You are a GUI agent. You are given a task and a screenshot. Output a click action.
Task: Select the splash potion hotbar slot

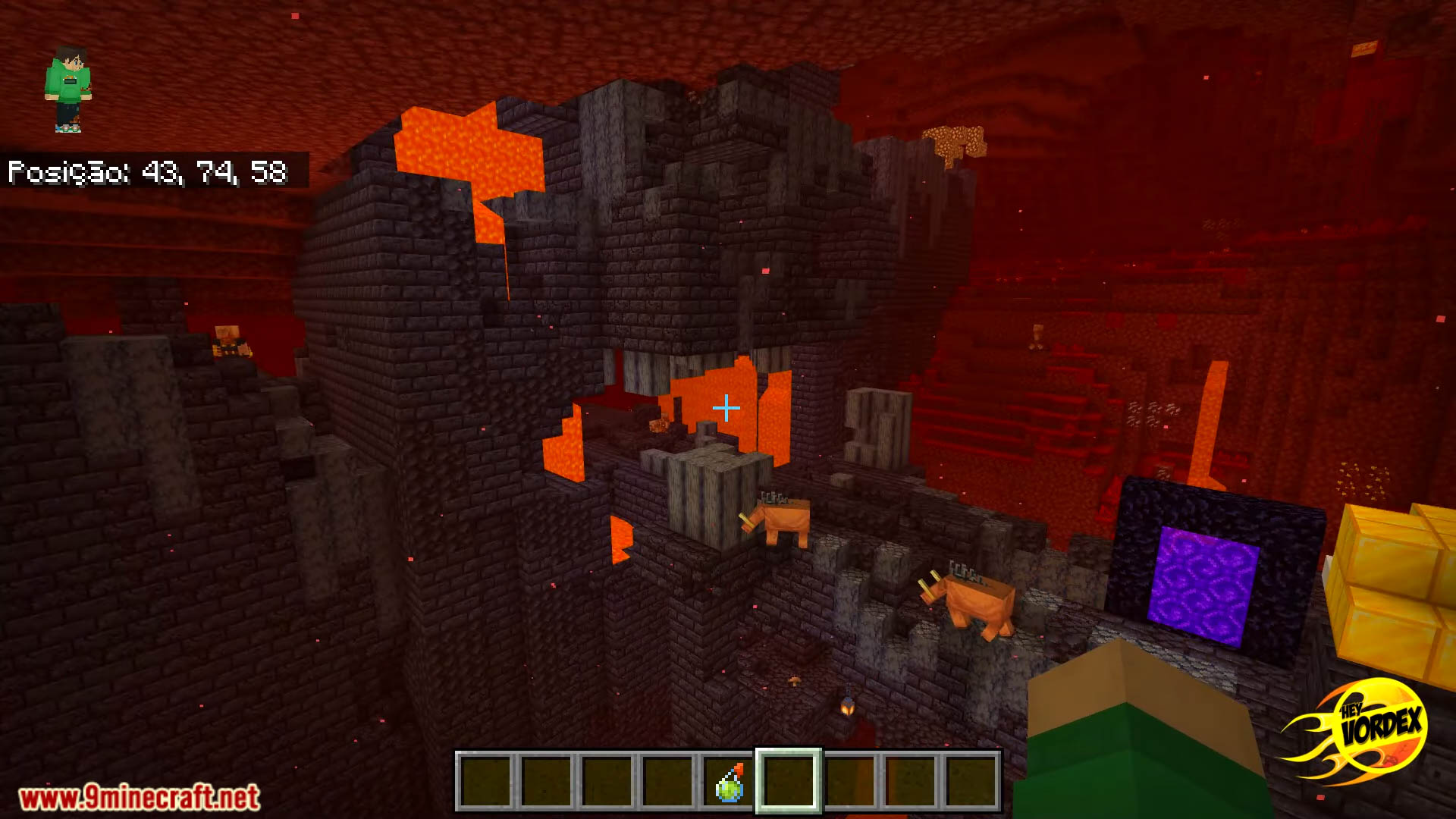[729, 782]
